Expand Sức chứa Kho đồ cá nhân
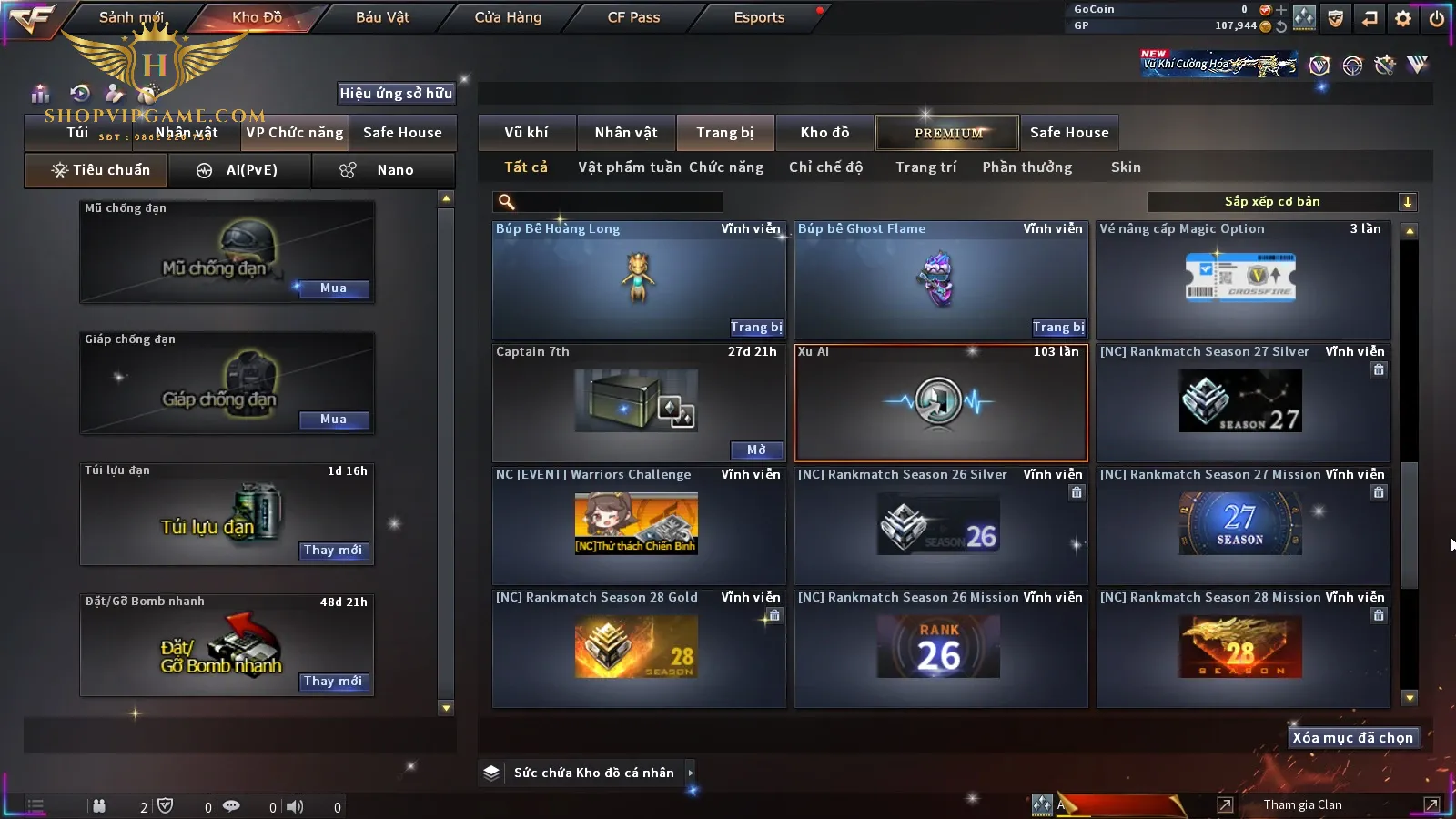 pyautogui.click(x=691, y=773)
